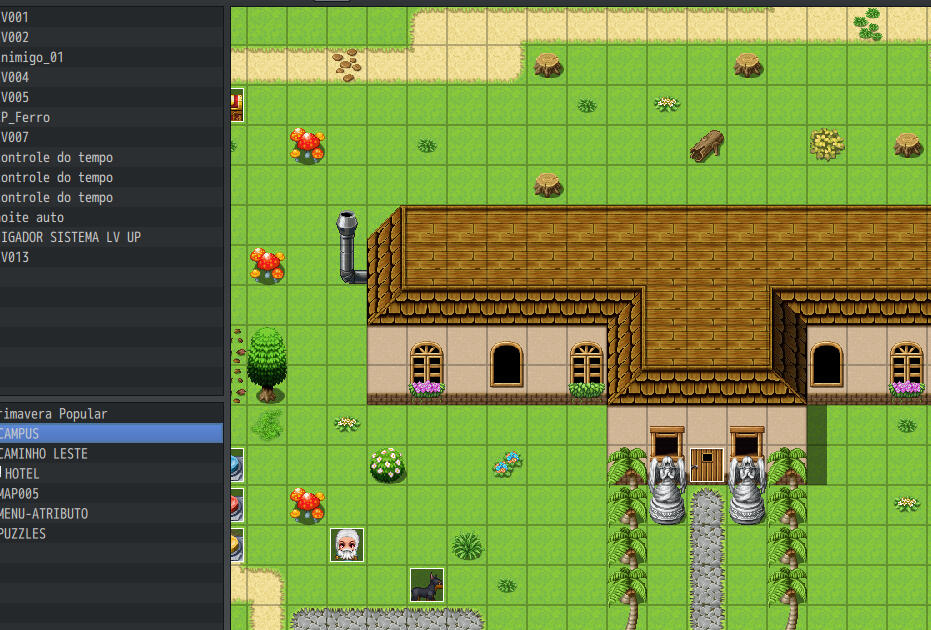Choose the Inimigo_01 event entry

click(x=60, y=57)
